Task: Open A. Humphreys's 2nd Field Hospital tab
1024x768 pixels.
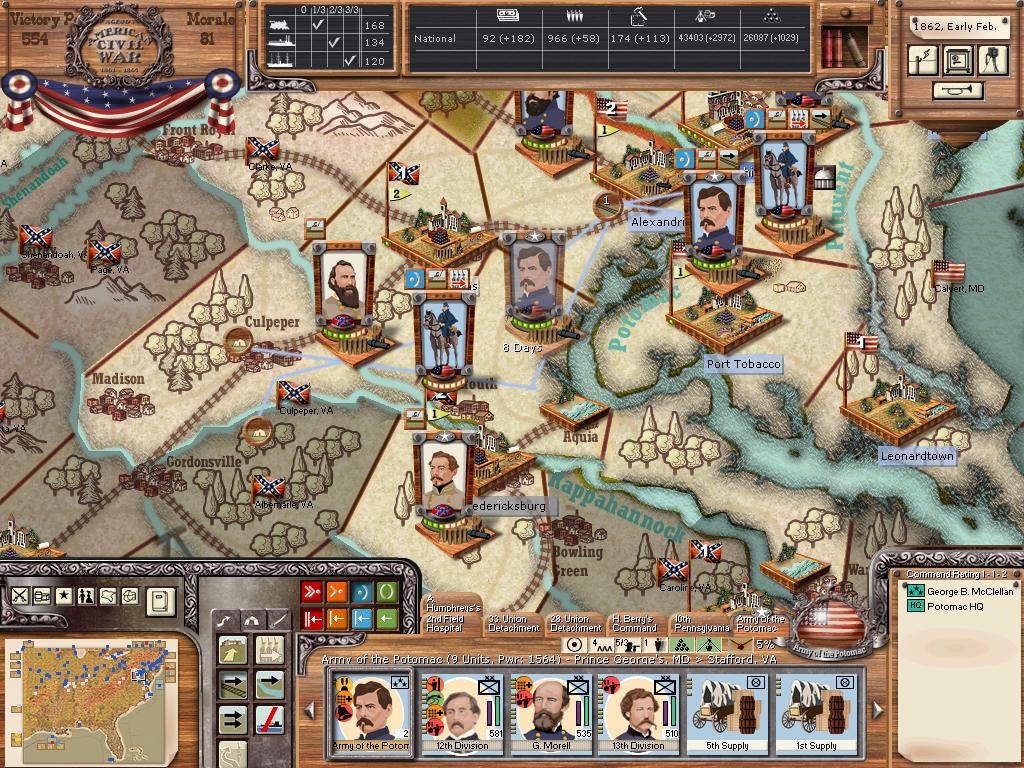Action: click(x=454, y=617)
